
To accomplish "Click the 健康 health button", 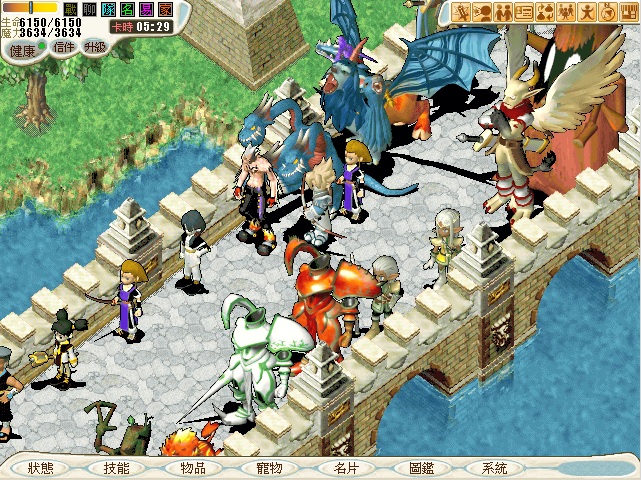I will pos(23,47).
